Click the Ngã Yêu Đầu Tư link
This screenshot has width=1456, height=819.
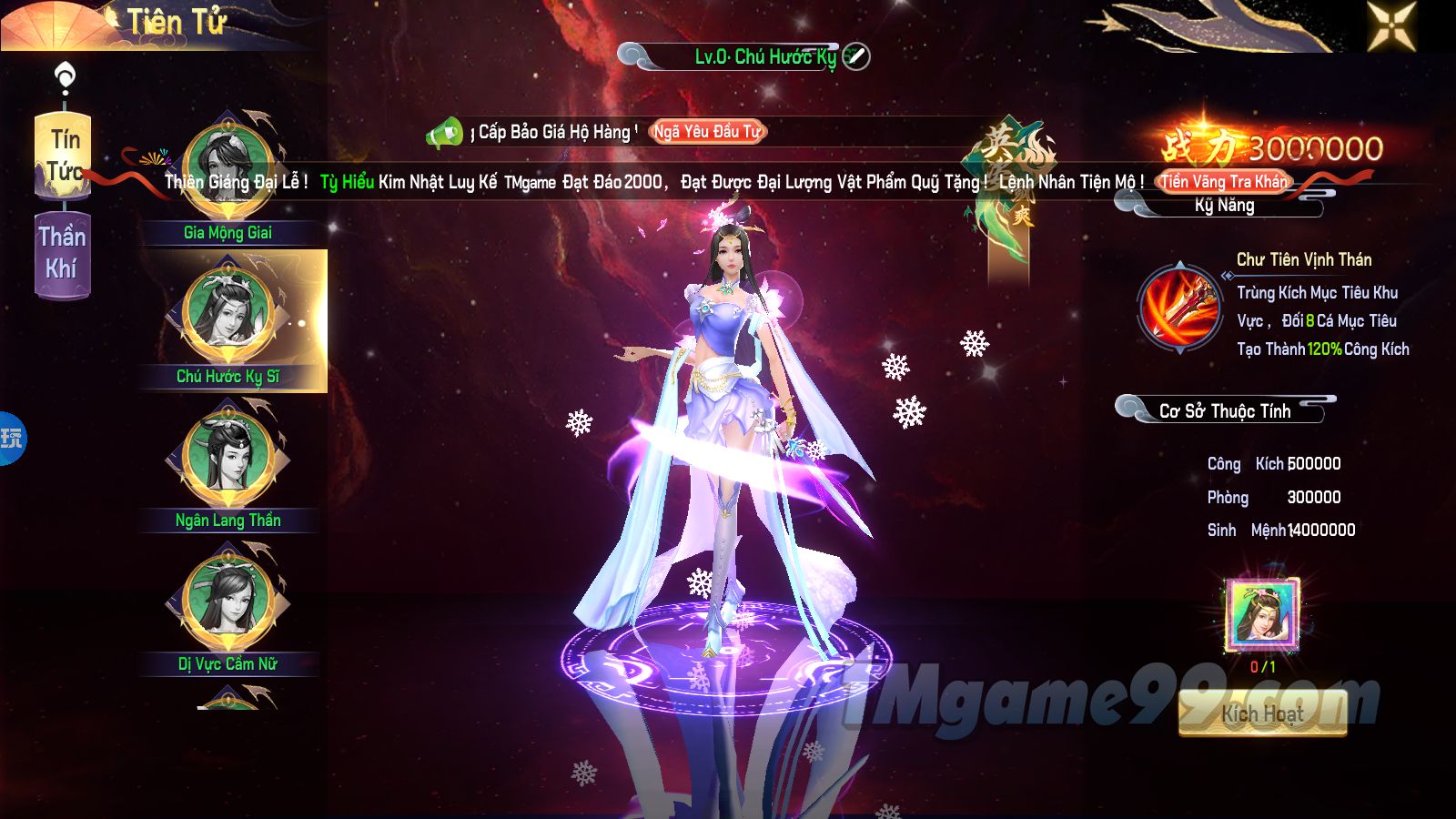[x=707, y=132]
